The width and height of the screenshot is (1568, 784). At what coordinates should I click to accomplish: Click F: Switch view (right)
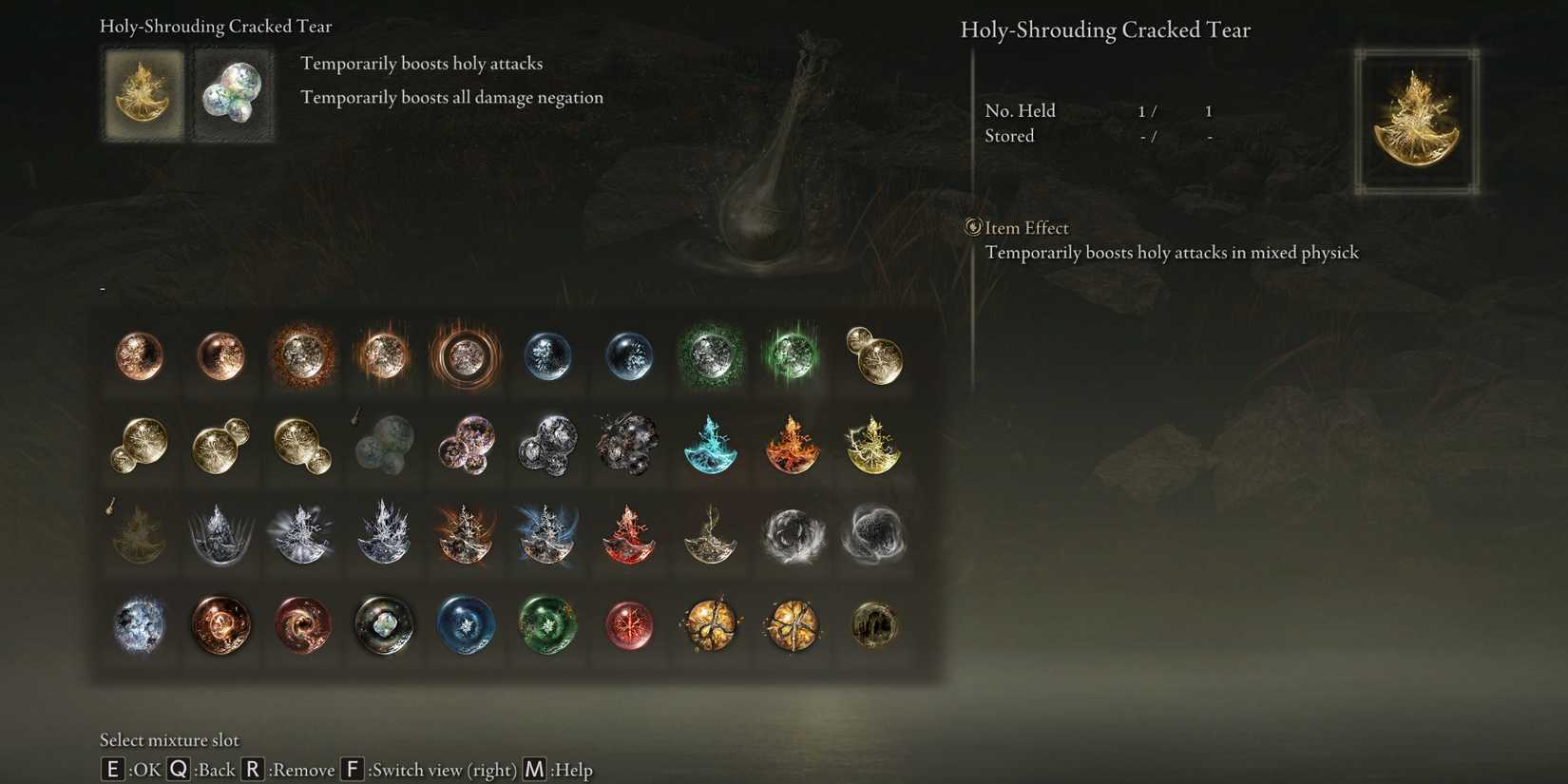pyautogui.click(x=353, y=770)
